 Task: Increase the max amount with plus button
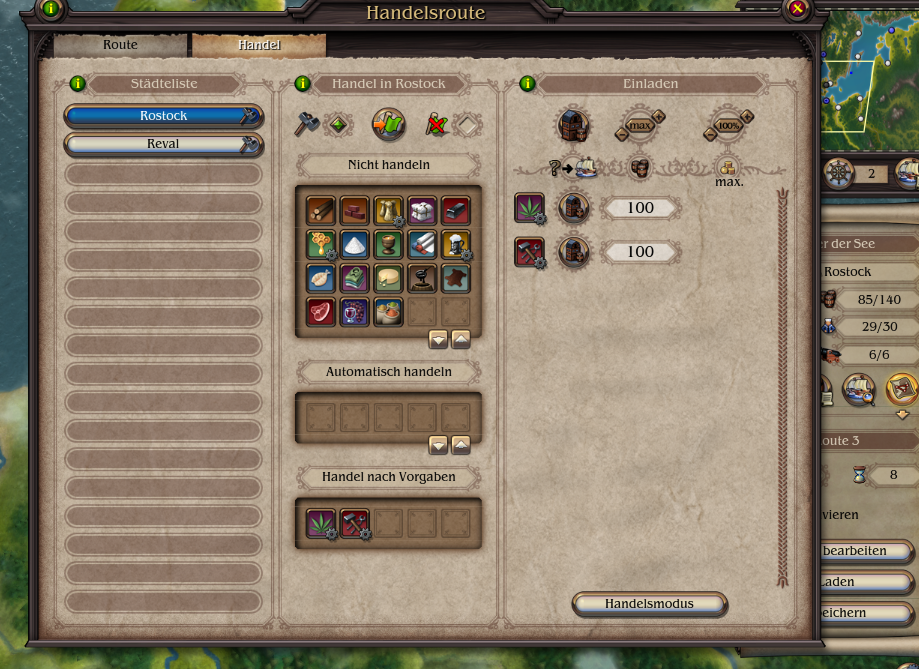tap(658, 117)
